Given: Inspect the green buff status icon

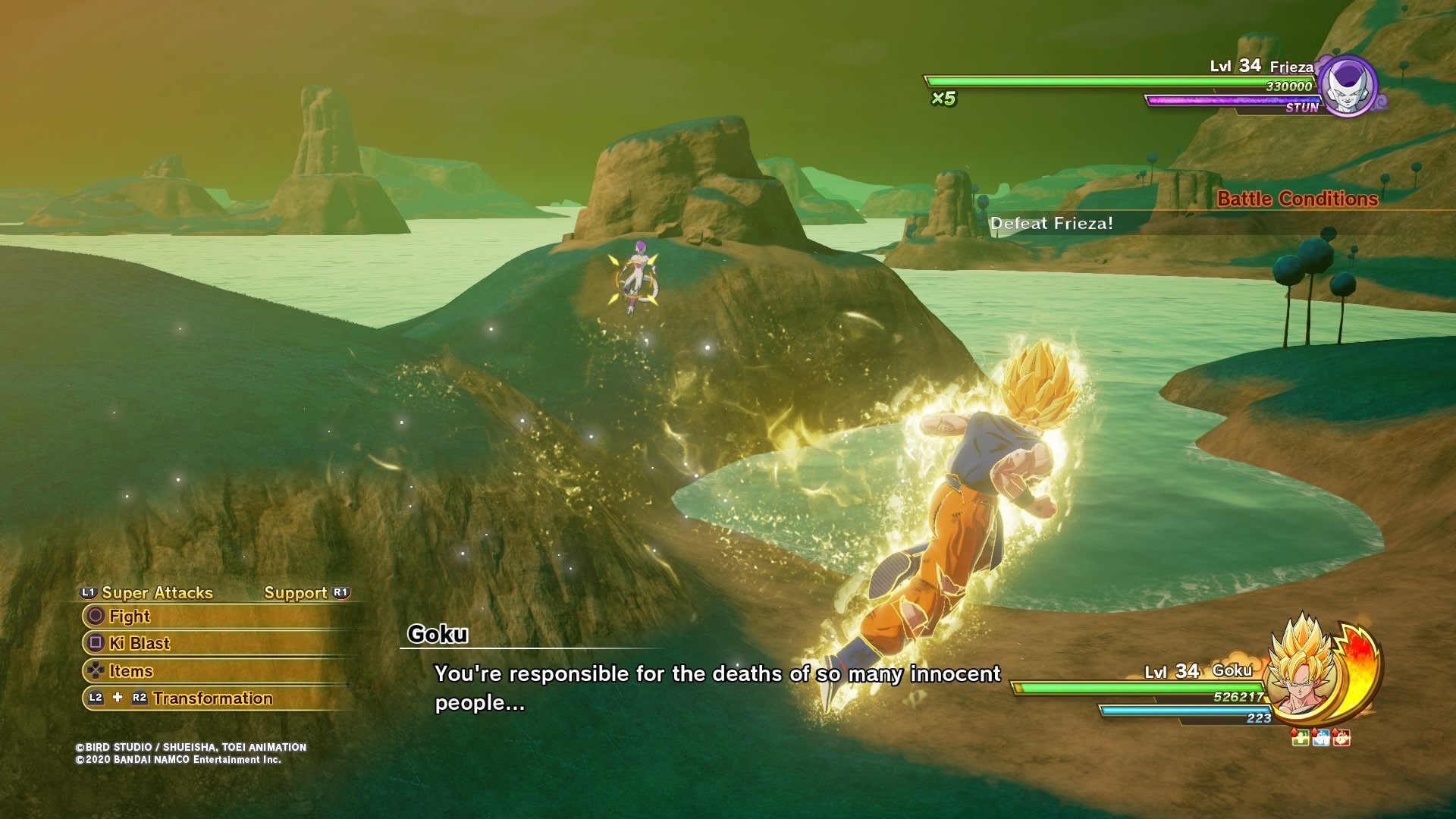Looking at the screenshot, I should 1301,737.
